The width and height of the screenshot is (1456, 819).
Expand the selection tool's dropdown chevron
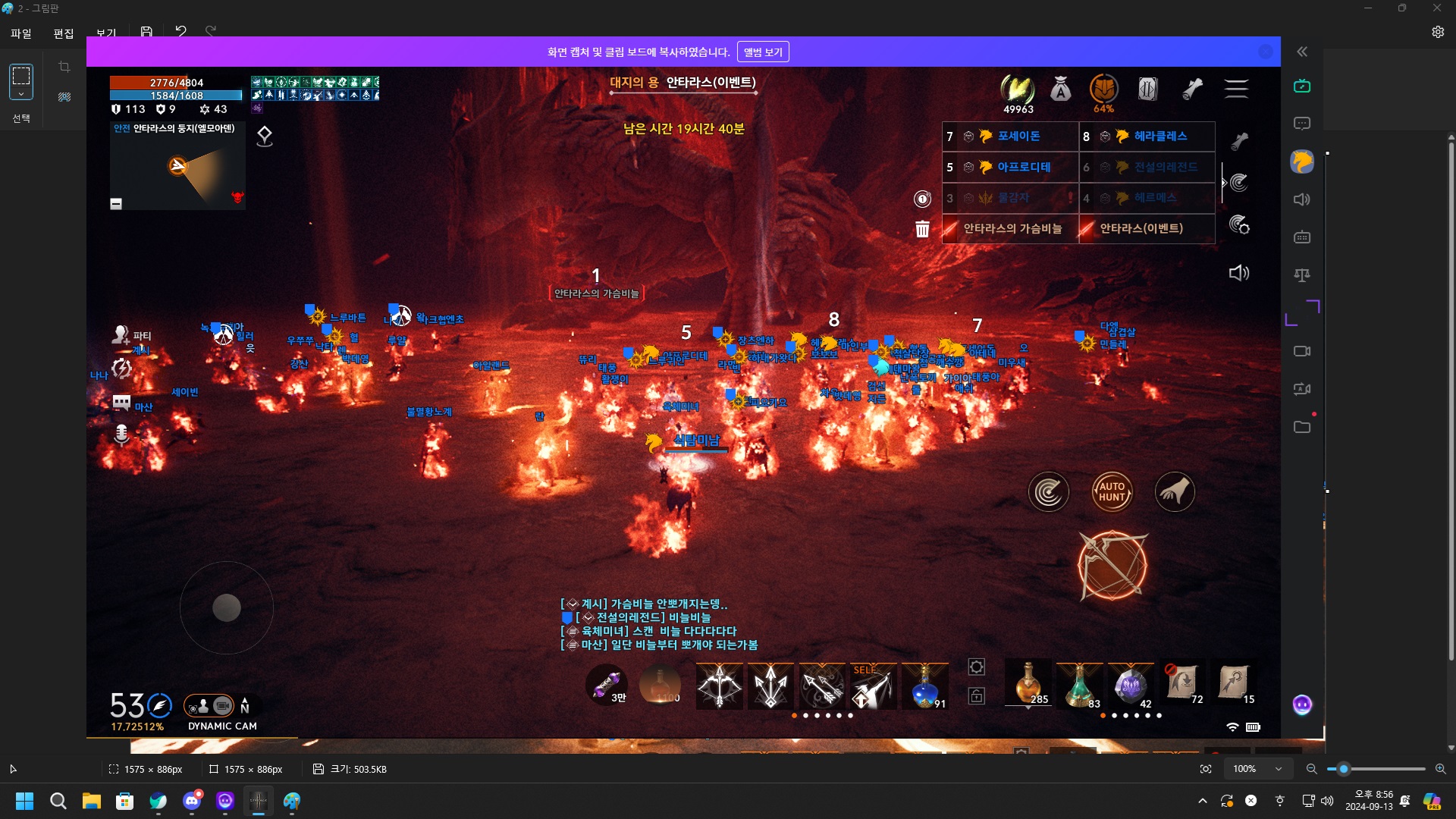[x=20, y=95]
